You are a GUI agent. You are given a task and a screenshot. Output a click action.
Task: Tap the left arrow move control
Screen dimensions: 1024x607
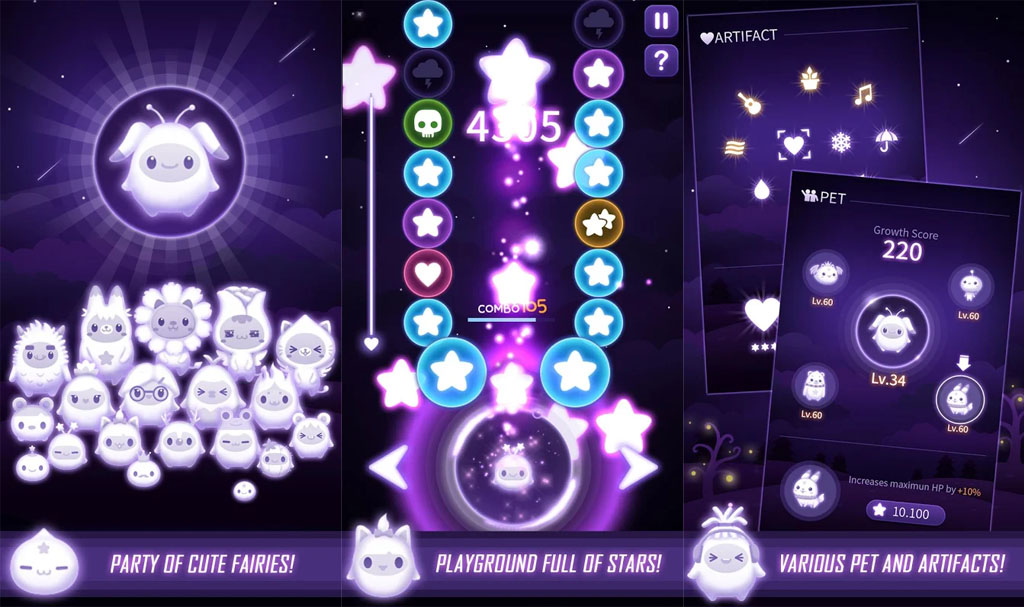tap(389, 466)
